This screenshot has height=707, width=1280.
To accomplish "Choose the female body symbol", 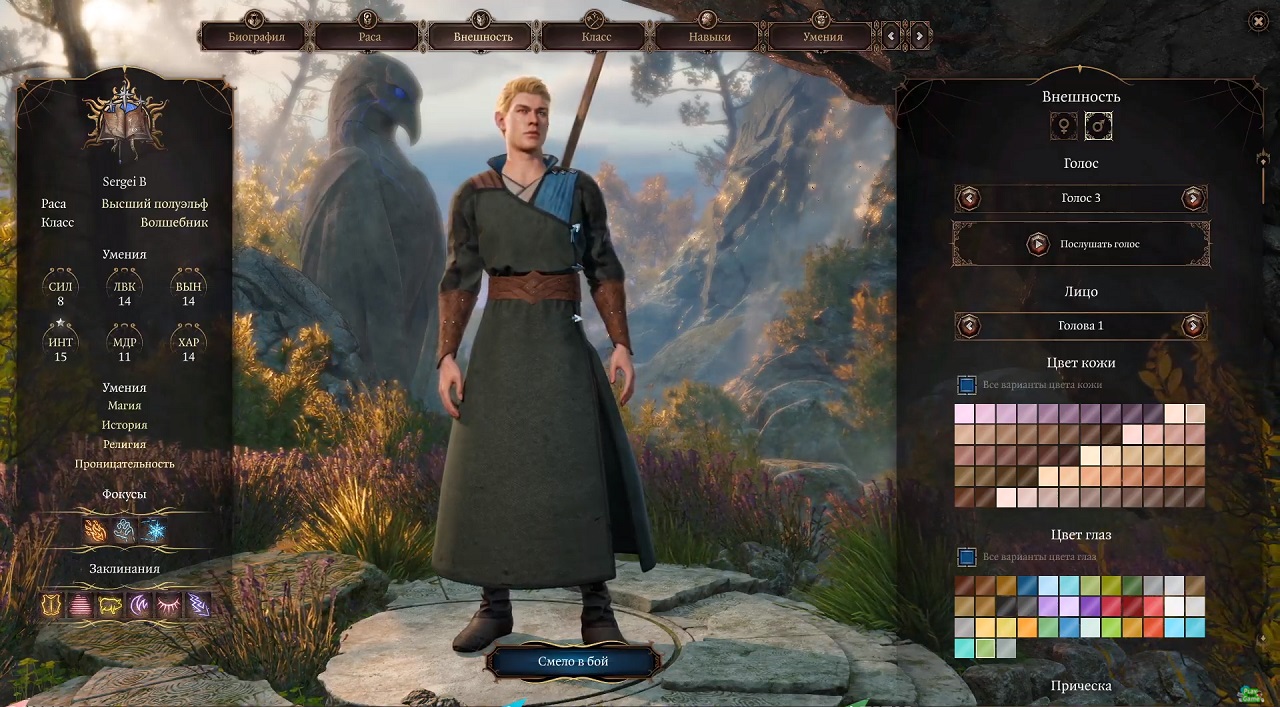I will tap(1064, 126).
